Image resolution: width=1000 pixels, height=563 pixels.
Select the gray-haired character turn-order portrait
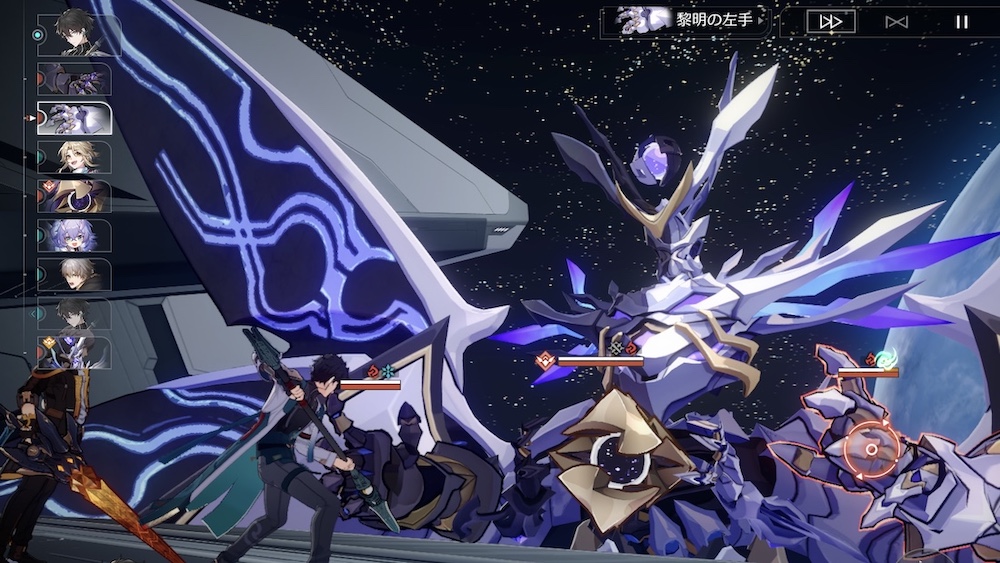coord(75,274)
